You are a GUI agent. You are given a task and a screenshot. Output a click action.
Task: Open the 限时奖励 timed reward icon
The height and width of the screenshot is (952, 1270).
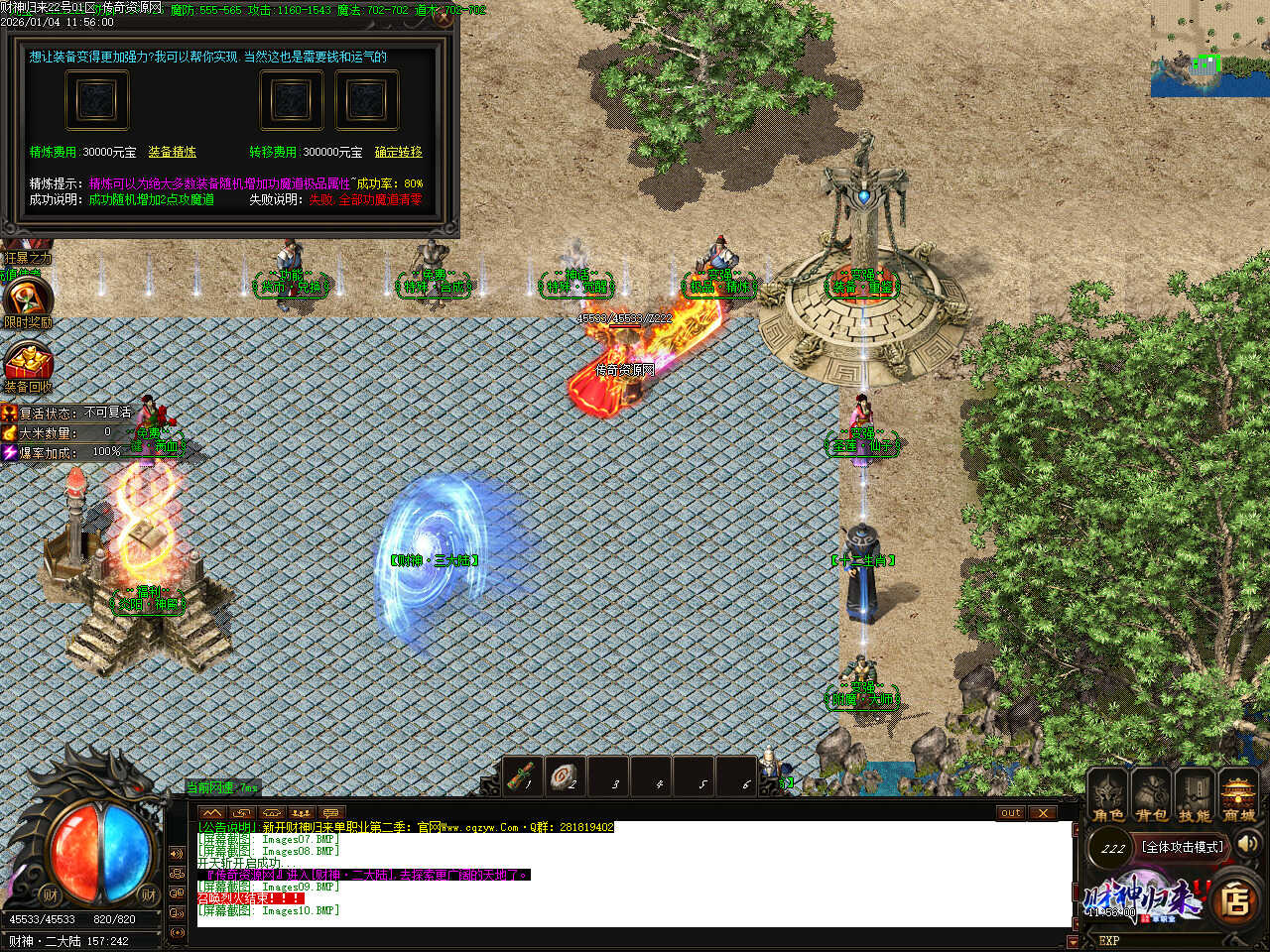pos(27,298)
